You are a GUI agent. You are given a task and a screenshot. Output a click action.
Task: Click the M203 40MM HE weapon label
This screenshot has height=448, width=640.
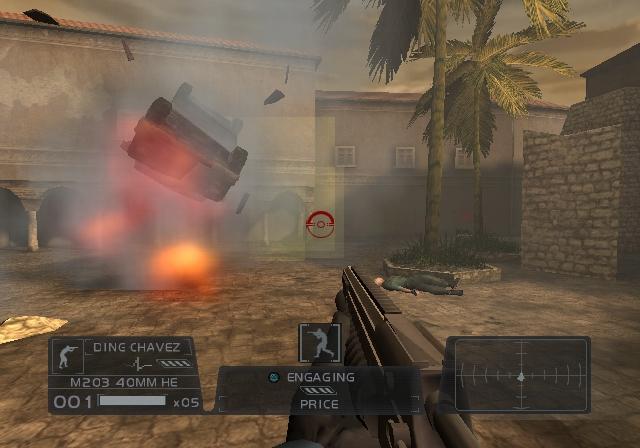pyautogui.click(x=121, y=382)
